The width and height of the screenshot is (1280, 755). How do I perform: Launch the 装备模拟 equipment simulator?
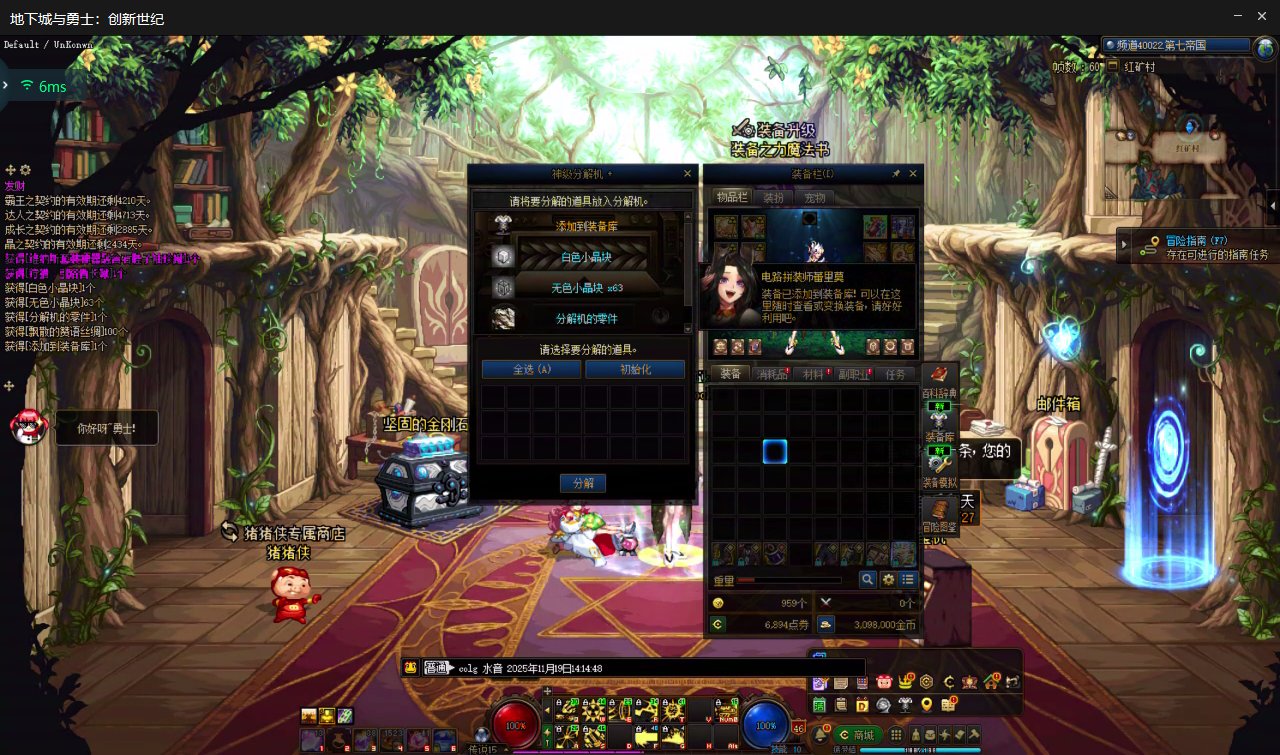click(x=940, y=470)
